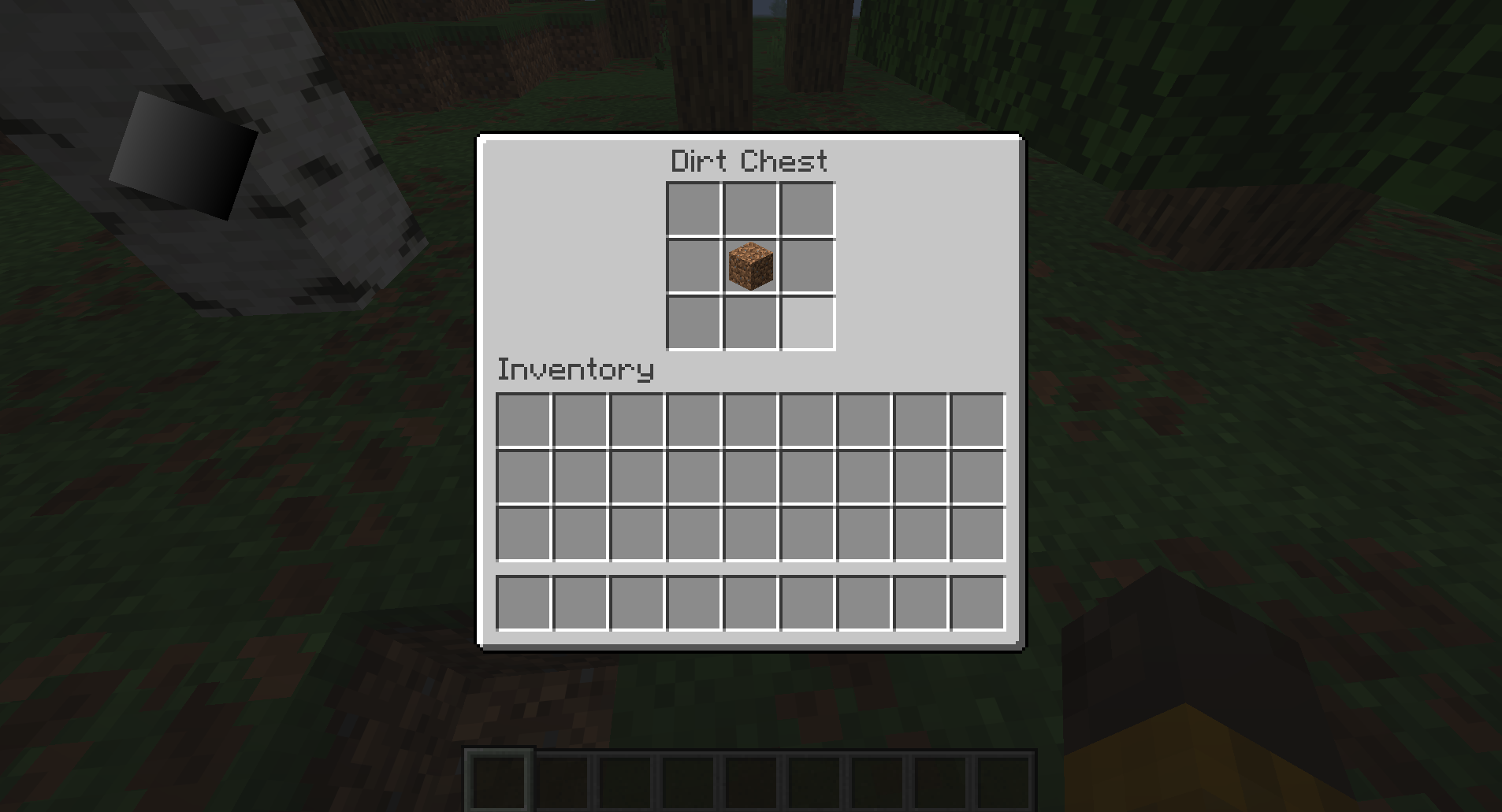The height and width of the screenshot is (812, 1502).
Task: Select the bottom inventory row's middle slot
Action: (749, 602)
